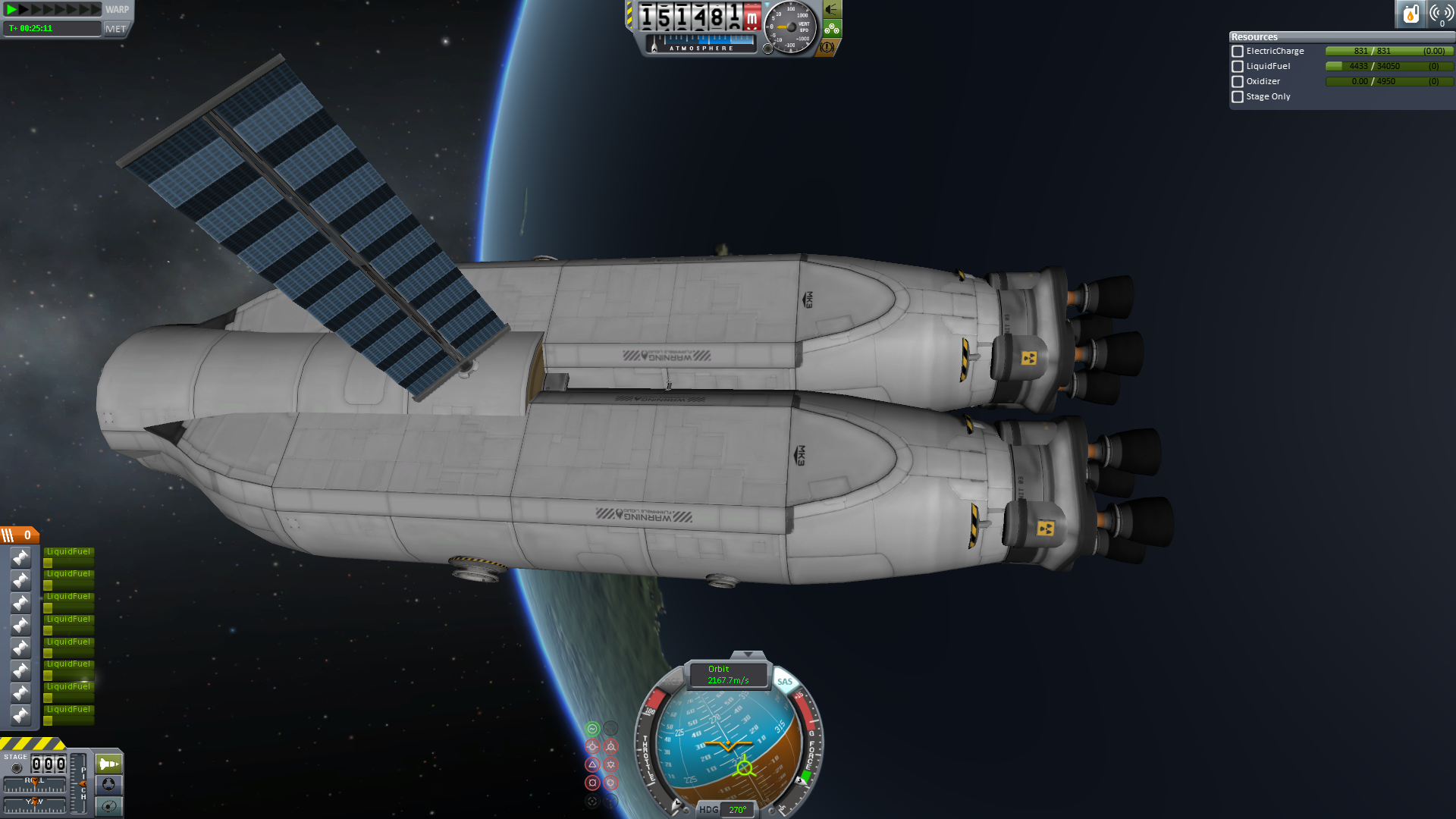
Task: Tick the ElectricCharge resource checkbox
Action: (x=1238, y=52)
